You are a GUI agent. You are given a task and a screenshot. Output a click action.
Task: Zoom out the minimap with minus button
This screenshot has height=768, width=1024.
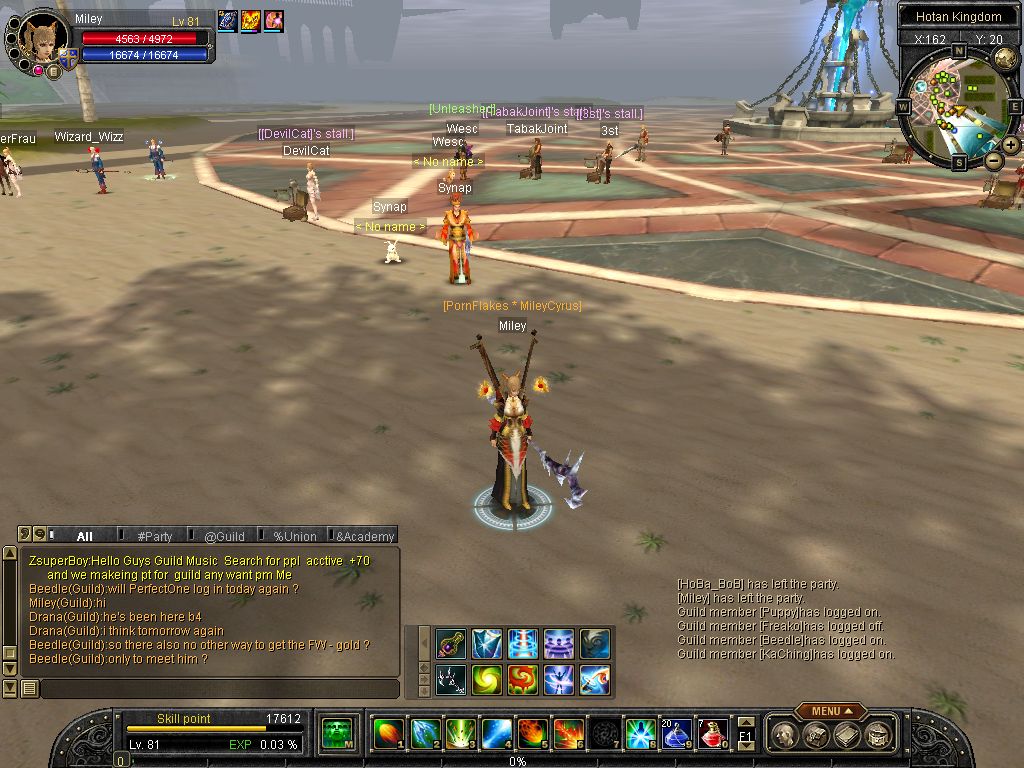click(x=993, y=160)
